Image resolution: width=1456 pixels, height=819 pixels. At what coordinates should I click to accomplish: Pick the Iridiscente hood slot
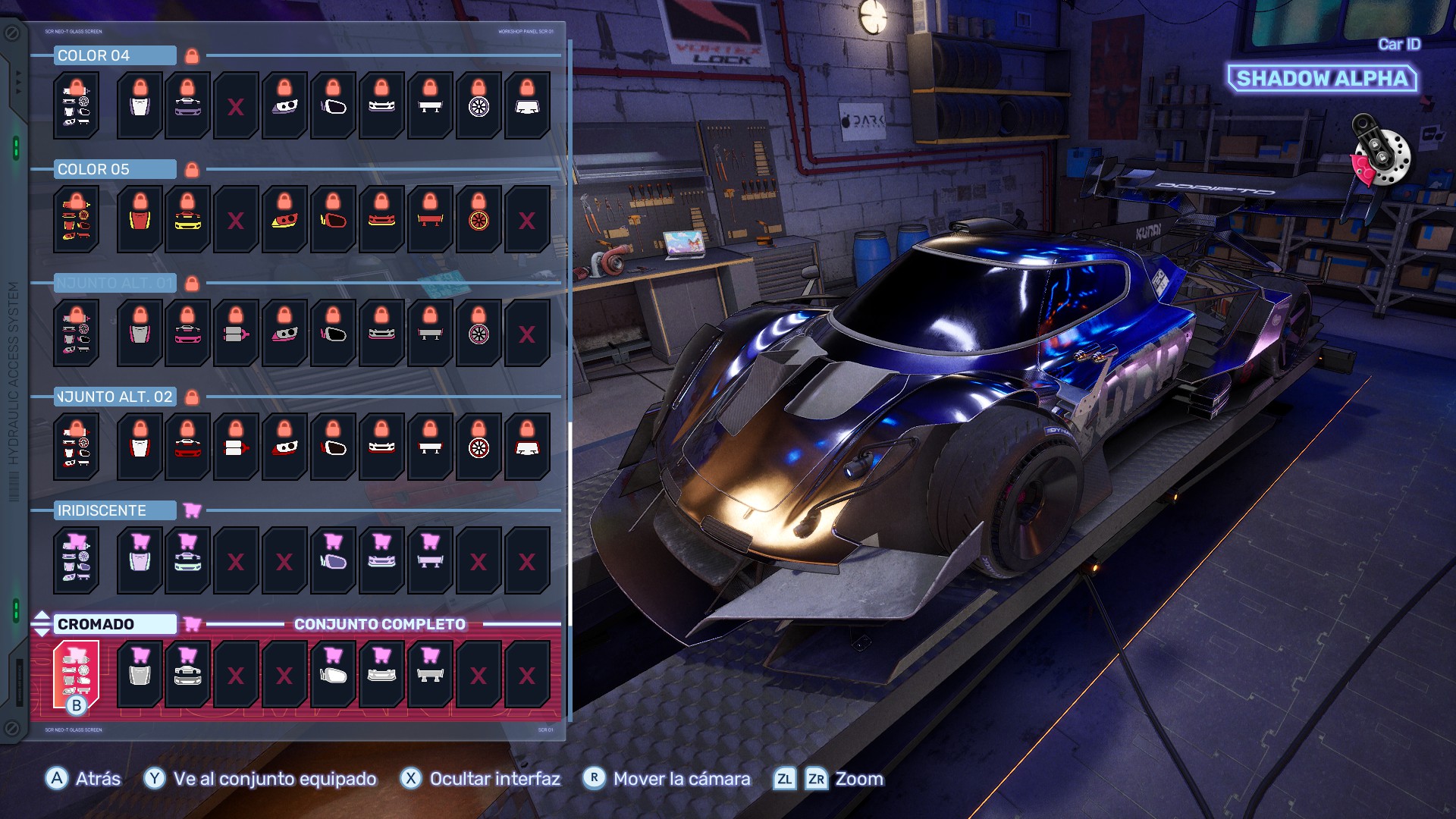140,560
